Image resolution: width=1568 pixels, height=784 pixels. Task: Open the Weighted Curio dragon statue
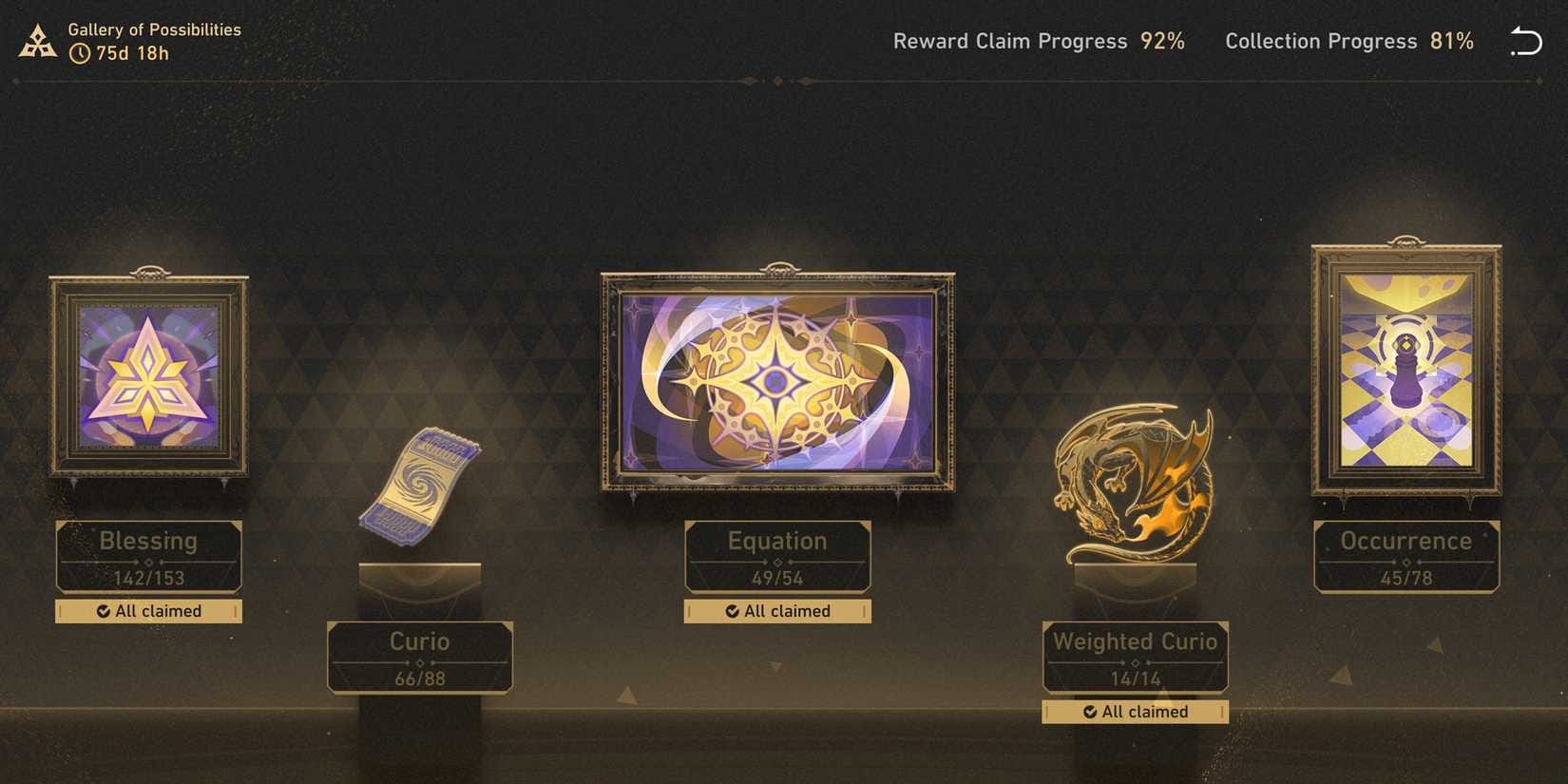[1135, 486]
